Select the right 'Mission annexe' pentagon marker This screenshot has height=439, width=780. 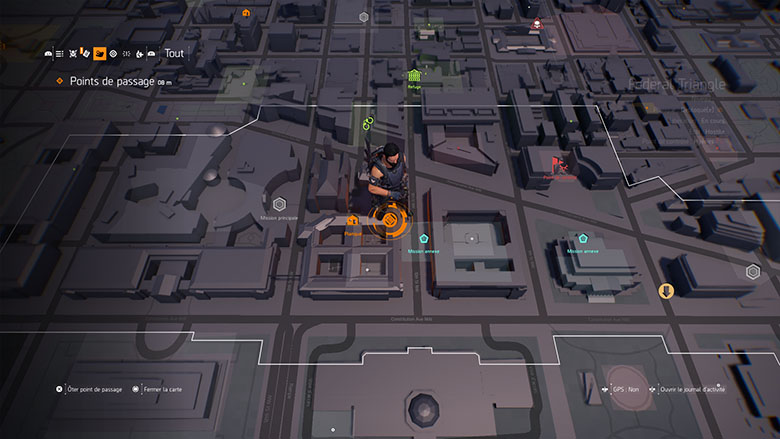(582, 239)
